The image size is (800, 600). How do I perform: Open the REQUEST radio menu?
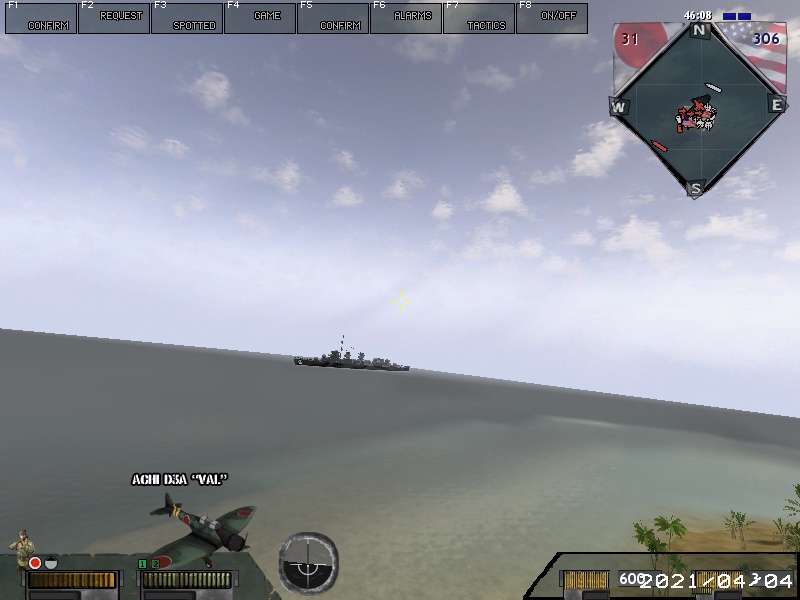(114, 18)
